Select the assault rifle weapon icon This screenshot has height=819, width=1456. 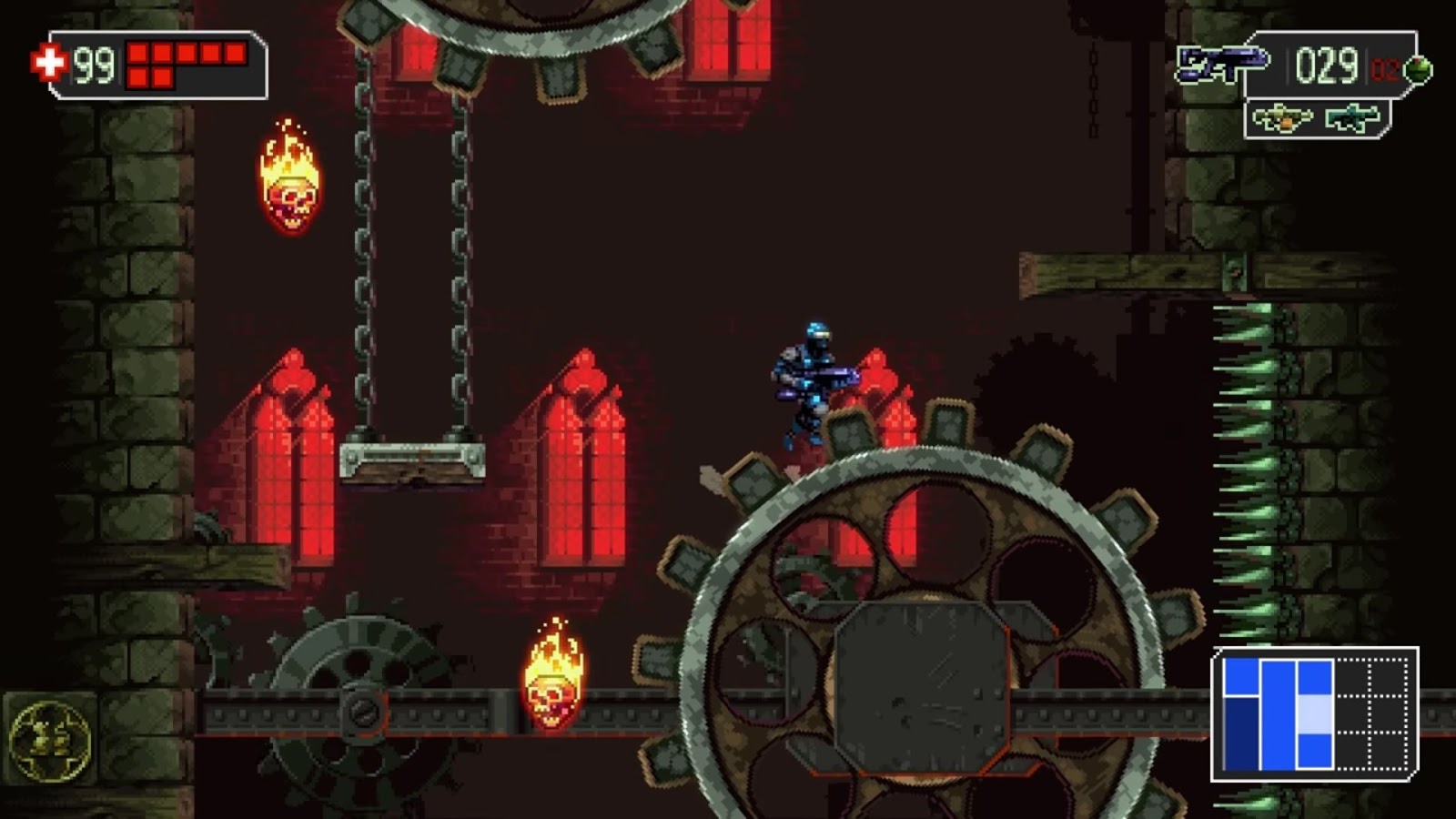[x=1354, y=116]
